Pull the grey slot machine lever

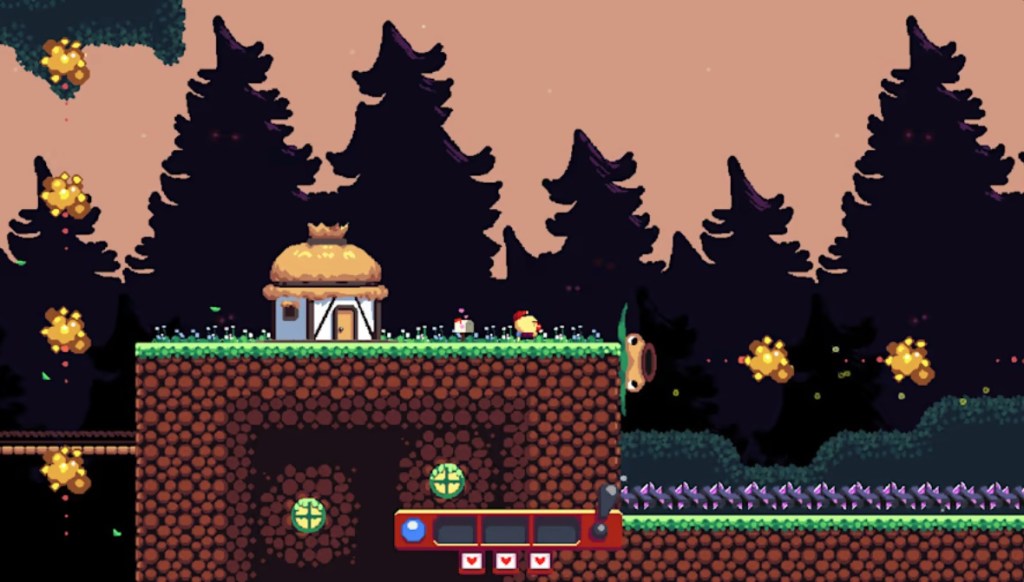tap(606, 501)
